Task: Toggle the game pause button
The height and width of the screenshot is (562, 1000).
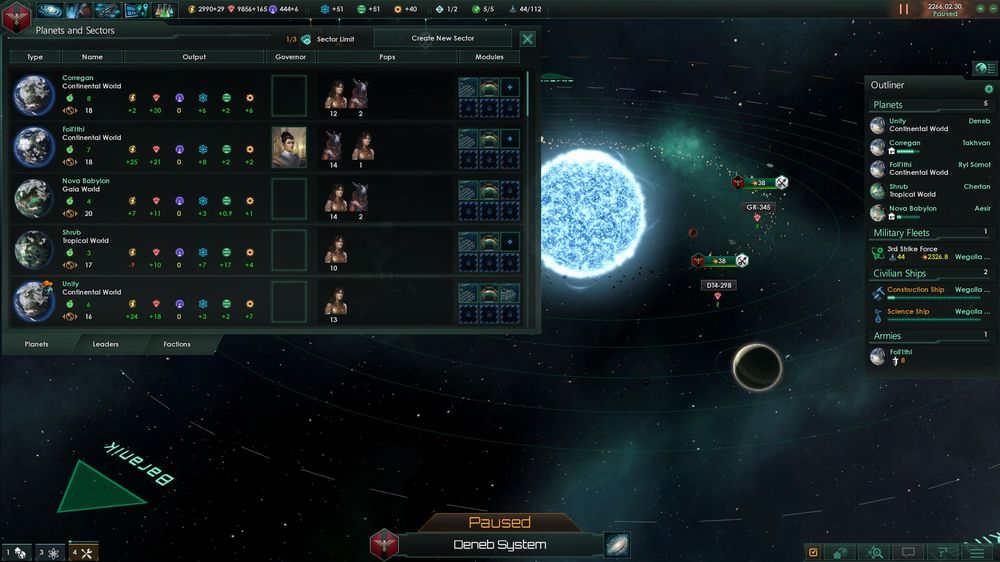Action: (904, 9)
